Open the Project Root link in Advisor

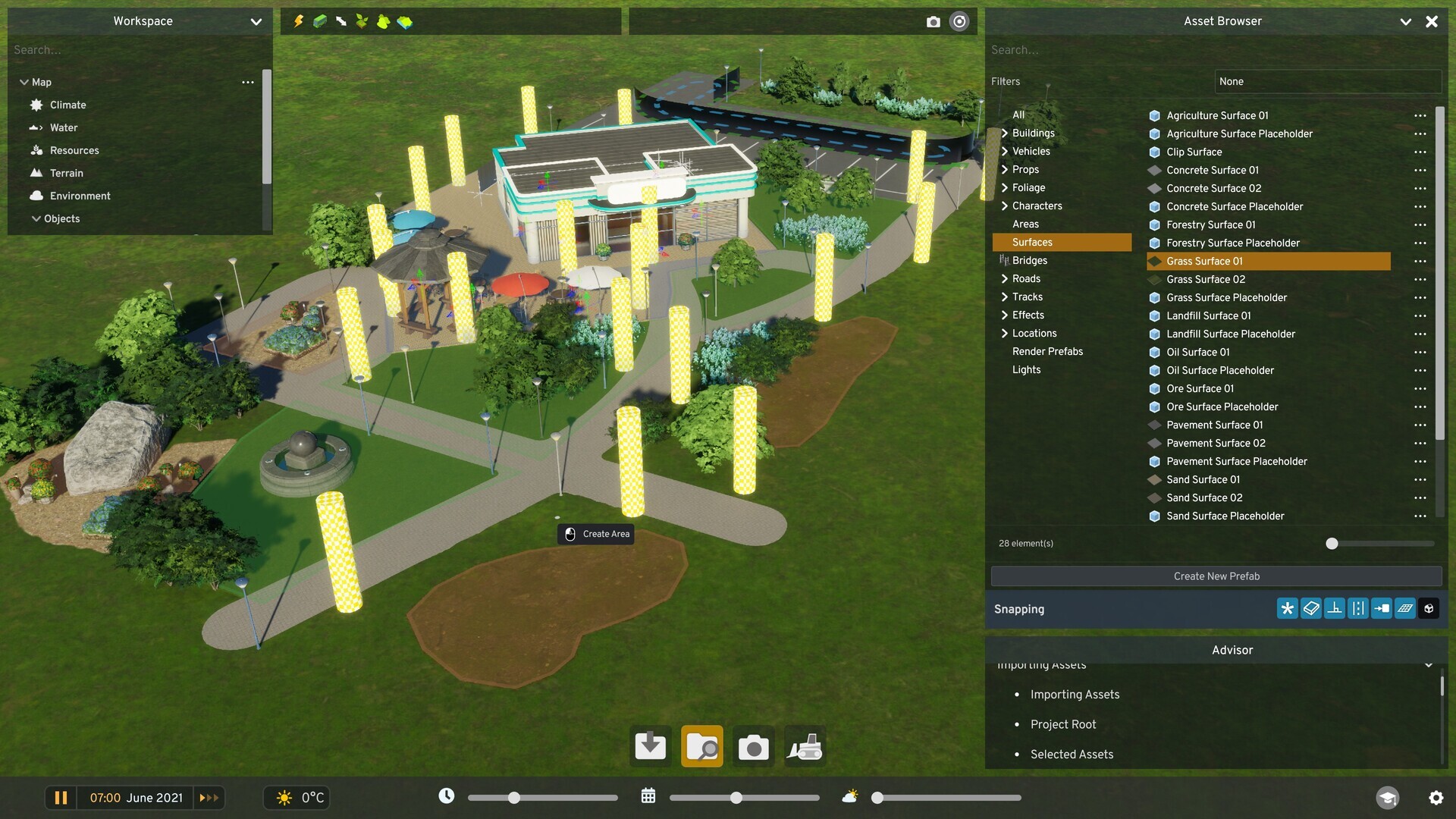pos(1062,724)
